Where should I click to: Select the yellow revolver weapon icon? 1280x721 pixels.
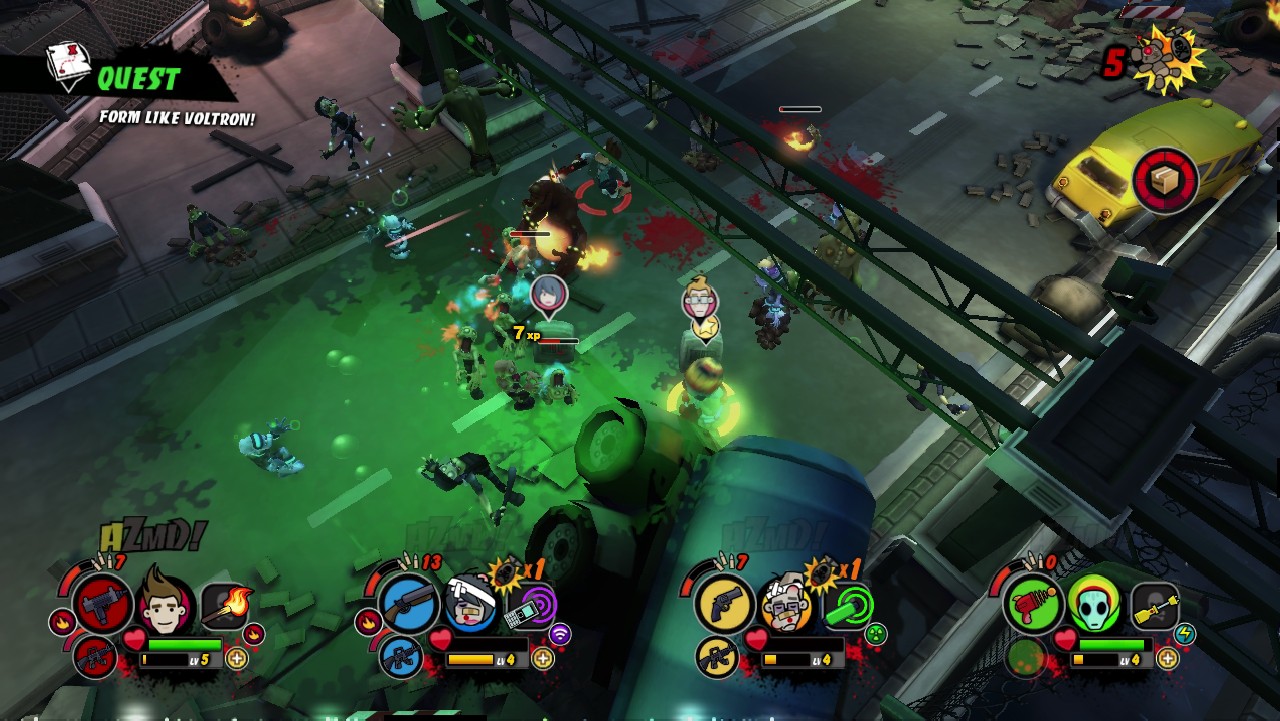(x=723, y=605)
